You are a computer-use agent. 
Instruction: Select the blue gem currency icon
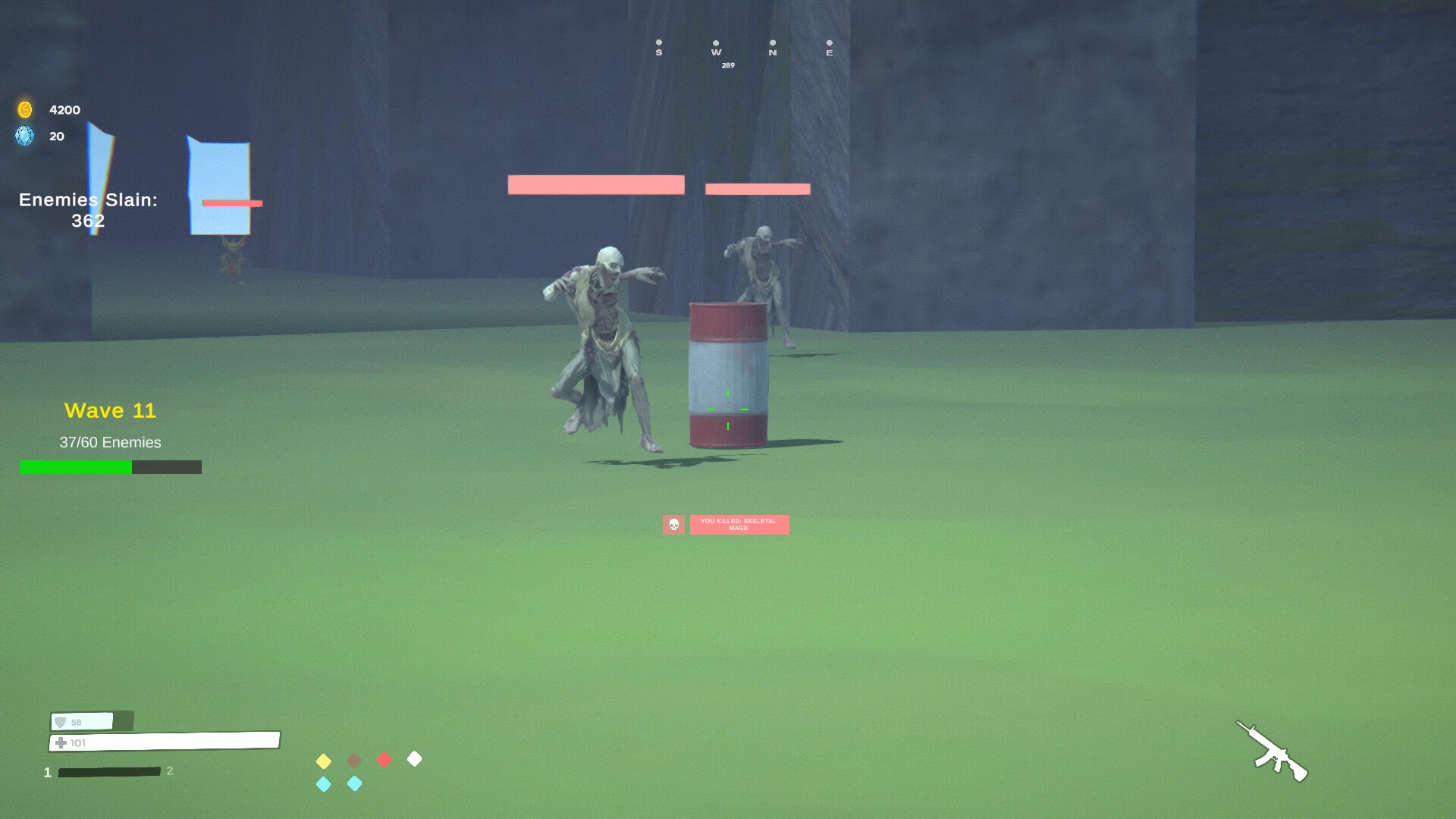[25, 136]
